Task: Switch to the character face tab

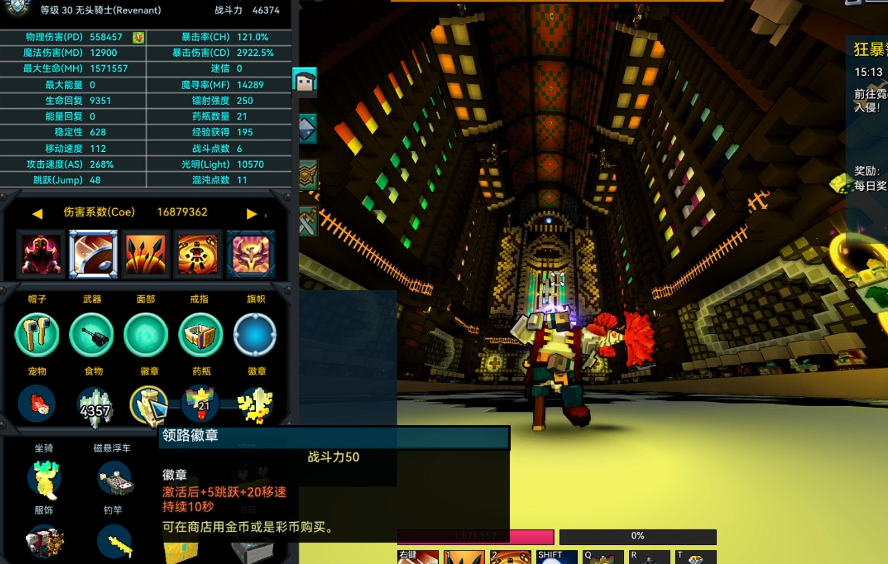Action: click(305, 81)
